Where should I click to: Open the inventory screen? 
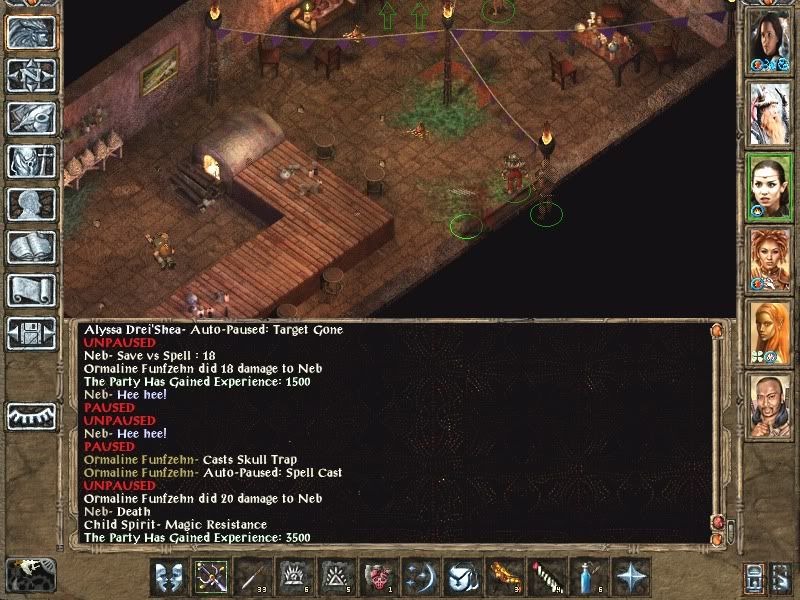click(x=30, y=161)
